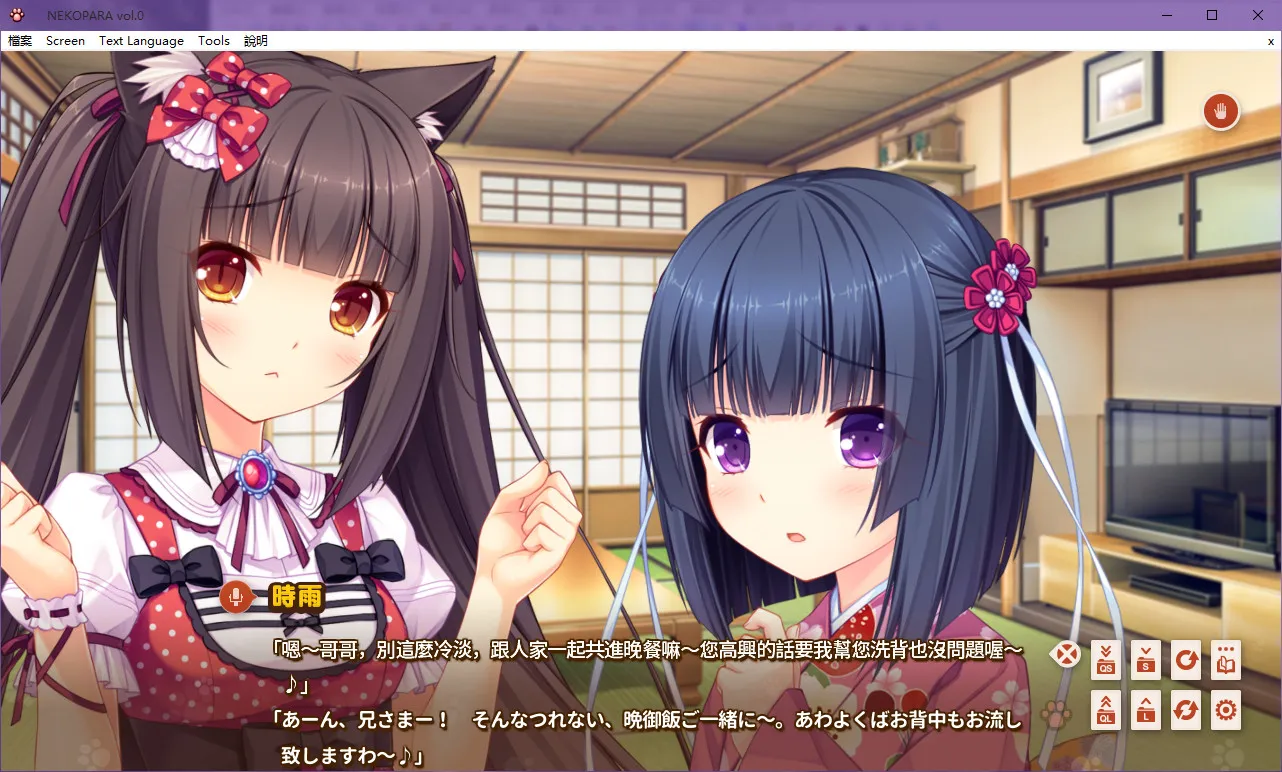Open the load screen with the L icon
The height and width of the screenshot is (772, 1282).
(1146, 710)
